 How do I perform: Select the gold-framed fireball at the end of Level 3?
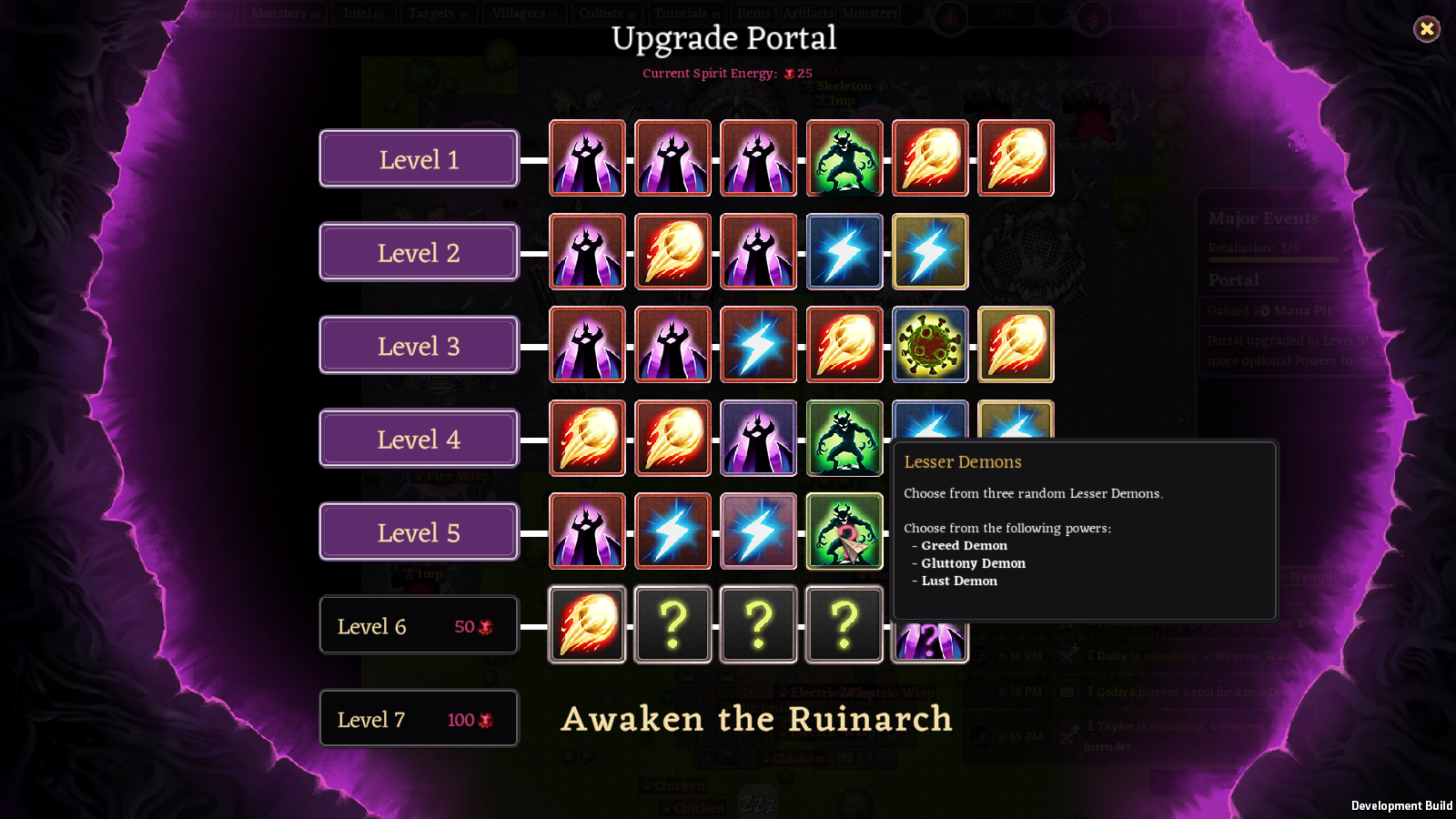[x=1015, y=345]
